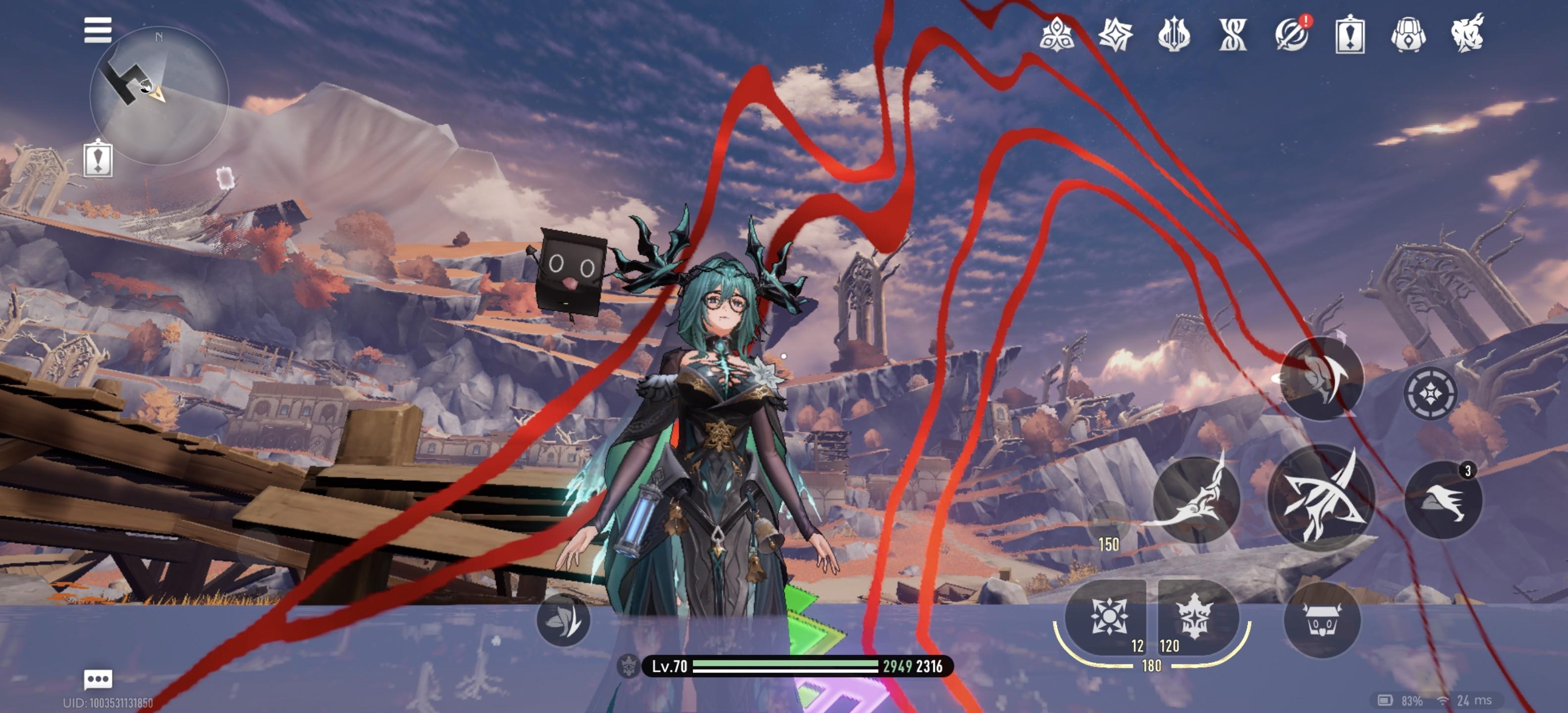Tap the circular compass minimap
This screenshot has width=1568, height=713.
click(x=159, y=96)
